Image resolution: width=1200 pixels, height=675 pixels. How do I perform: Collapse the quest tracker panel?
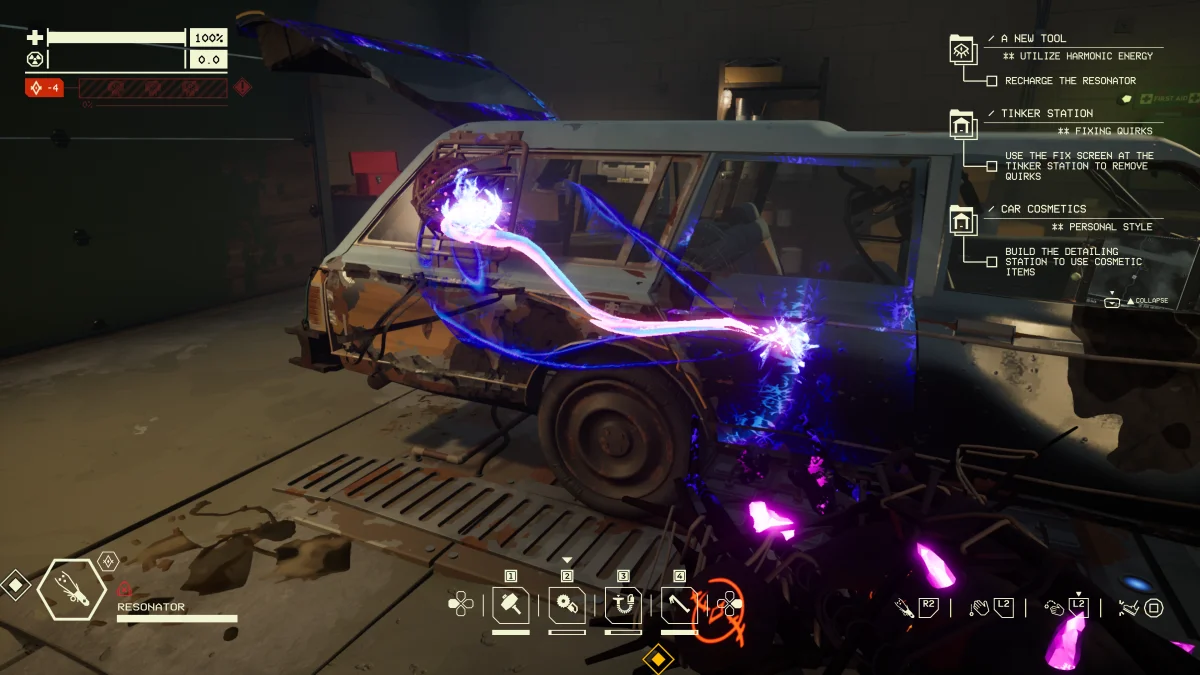(1112, 301)
